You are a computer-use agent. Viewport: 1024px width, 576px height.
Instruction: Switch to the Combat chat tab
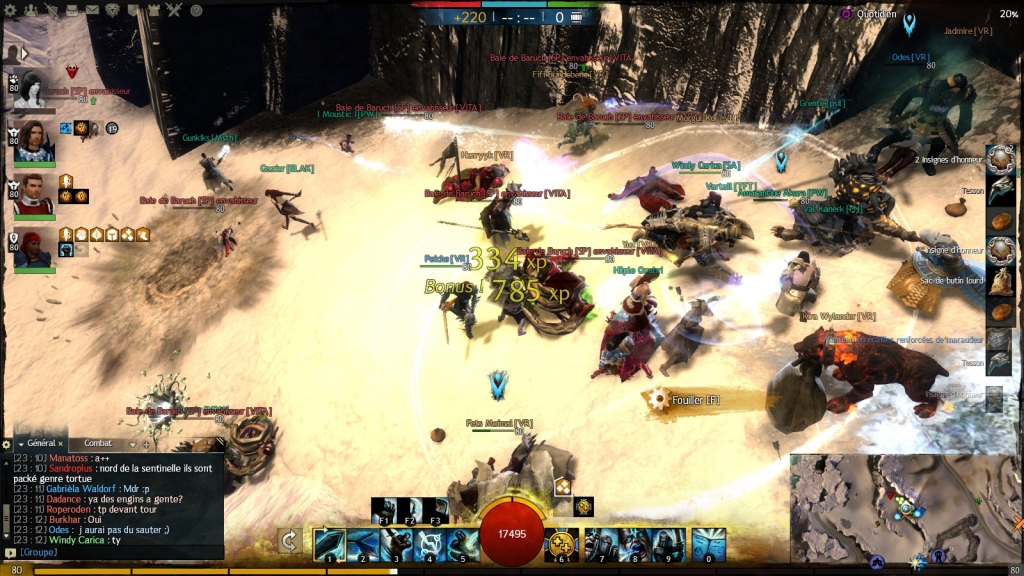pos(98,443)
